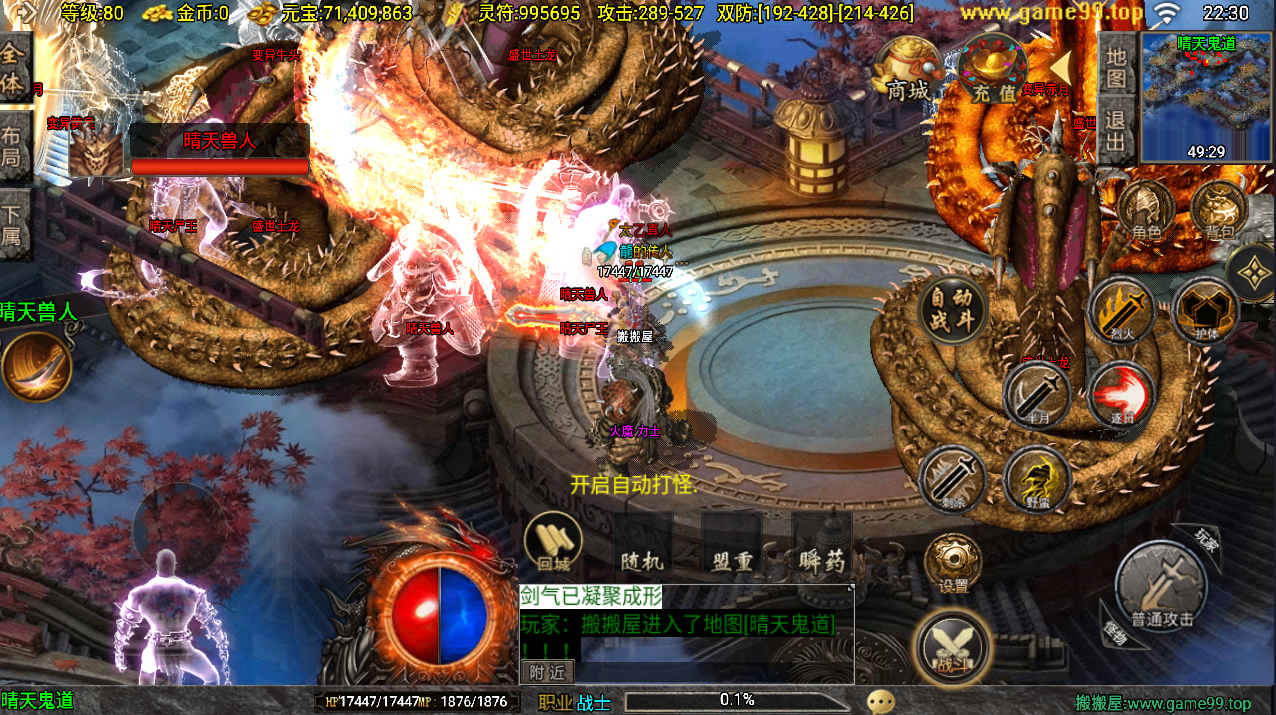The height and width of the screenshot is (715, 1276).
Task: Open the 设置 settings gear
Action: (x=952, y=563)
